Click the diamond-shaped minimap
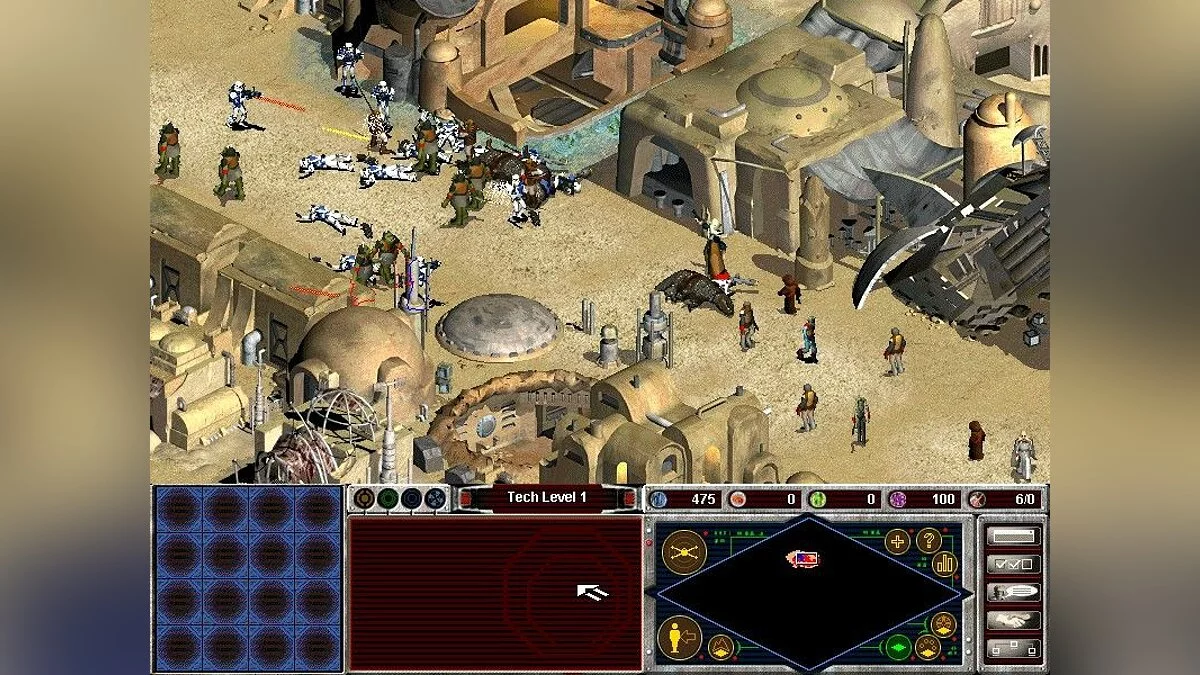Image resolution: width=1200 pixels, height=675 pixels. [808, 592]
